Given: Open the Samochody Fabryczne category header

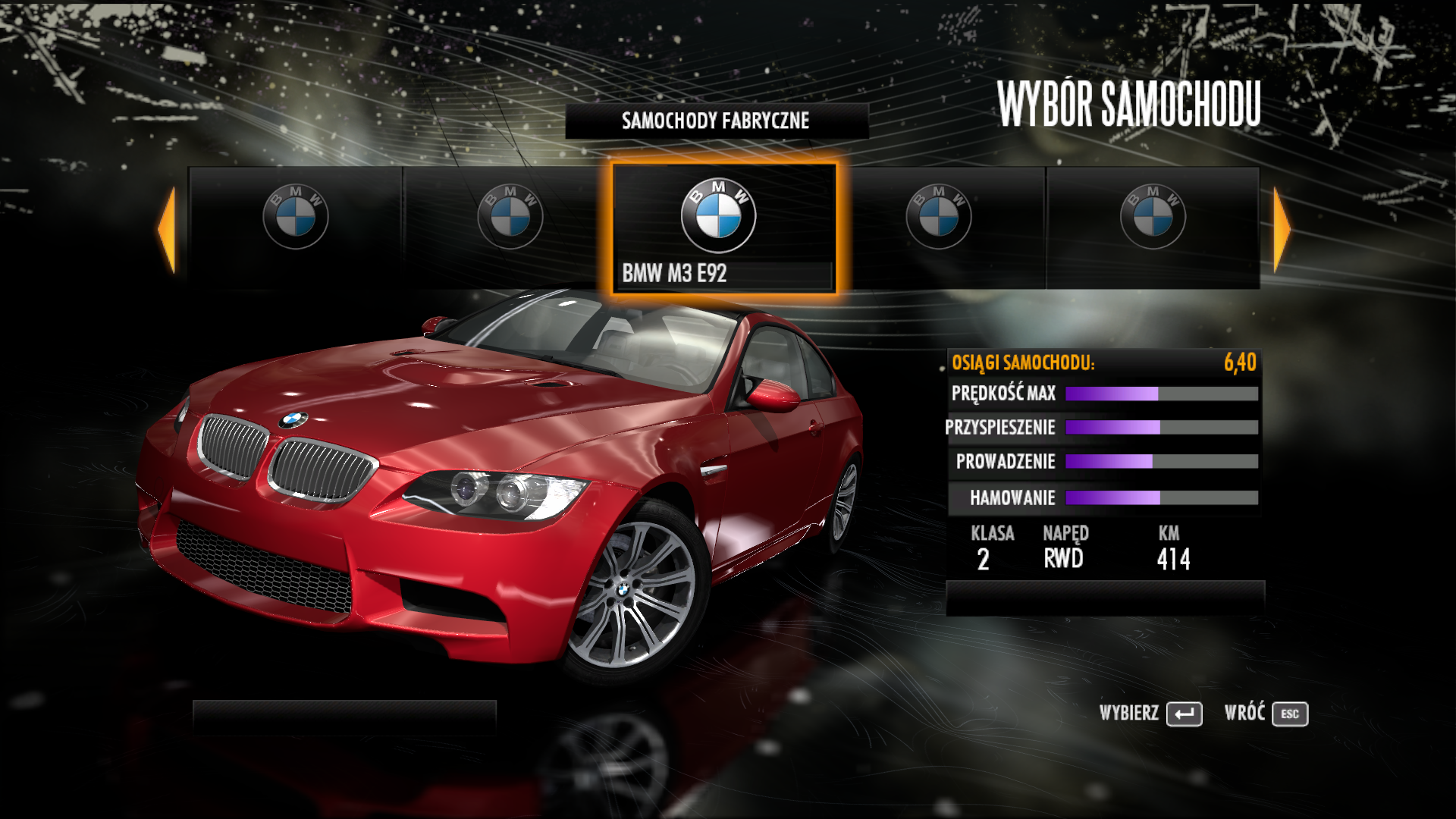Looking at the screenshot, I should (716, 121).
